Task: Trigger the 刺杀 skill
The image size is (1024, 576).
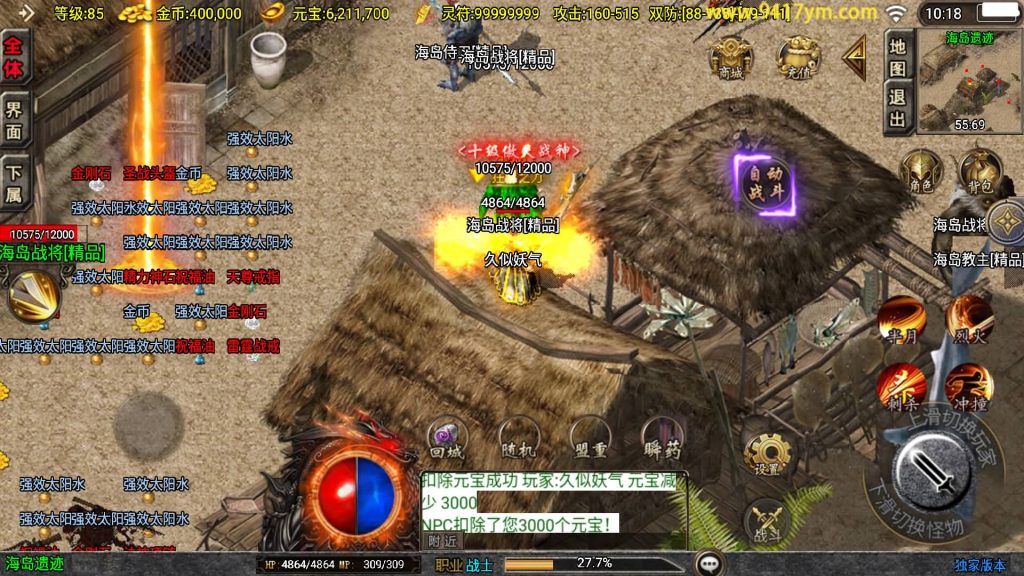Action: pos(900,387)
